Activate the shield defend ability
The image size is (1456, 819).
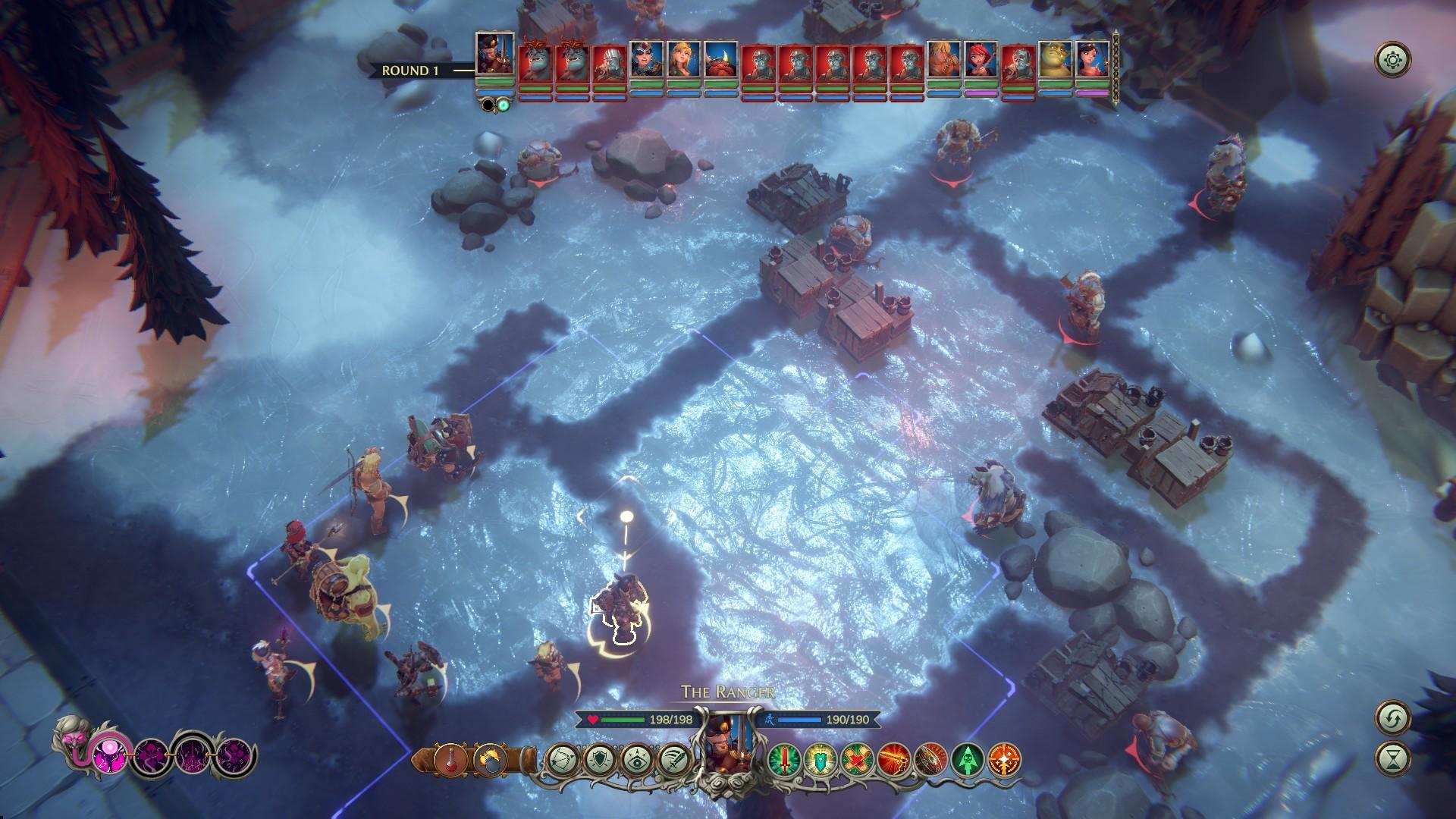(x=601, y=760)
